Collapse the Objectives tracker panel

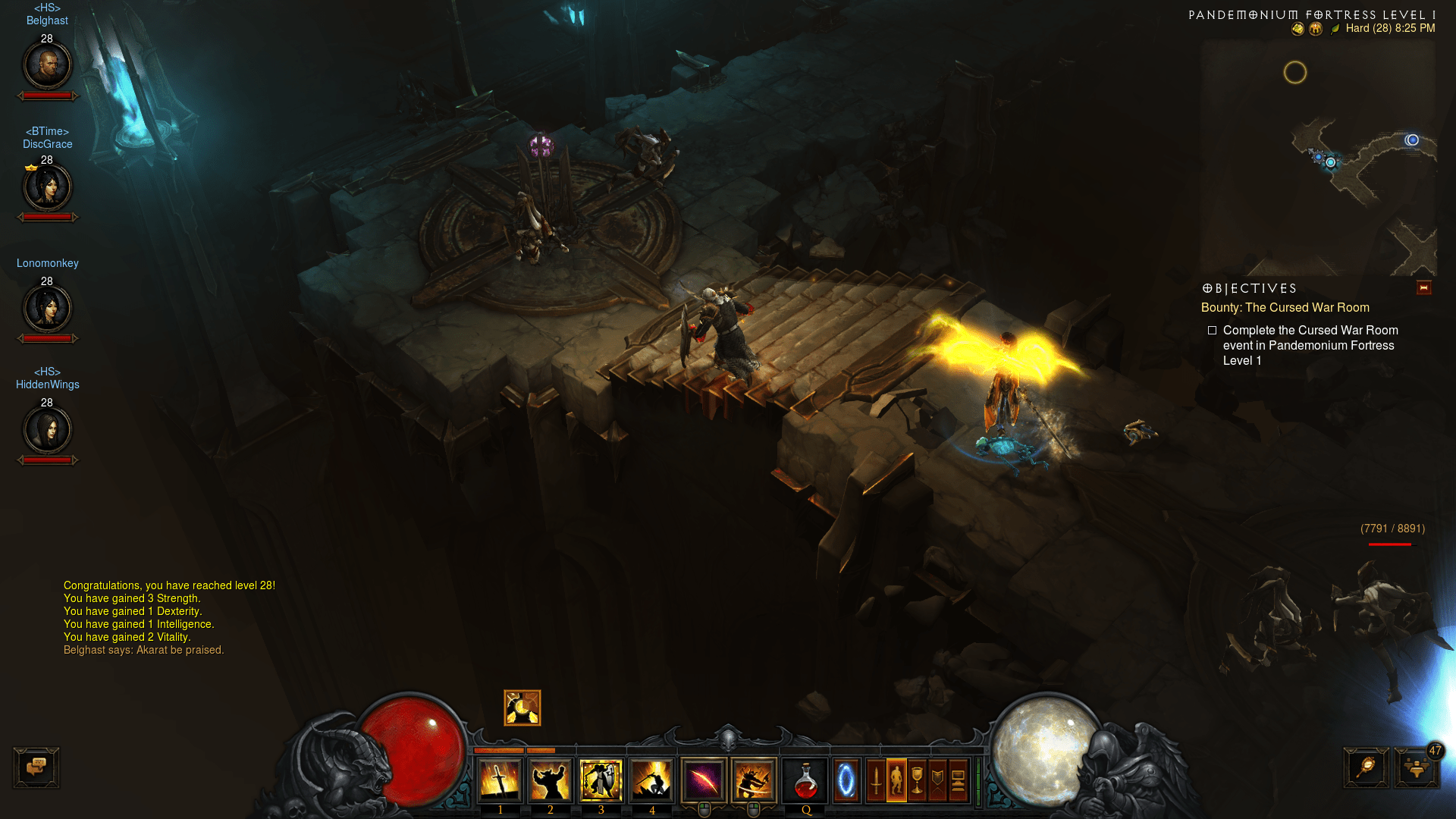1423,288
